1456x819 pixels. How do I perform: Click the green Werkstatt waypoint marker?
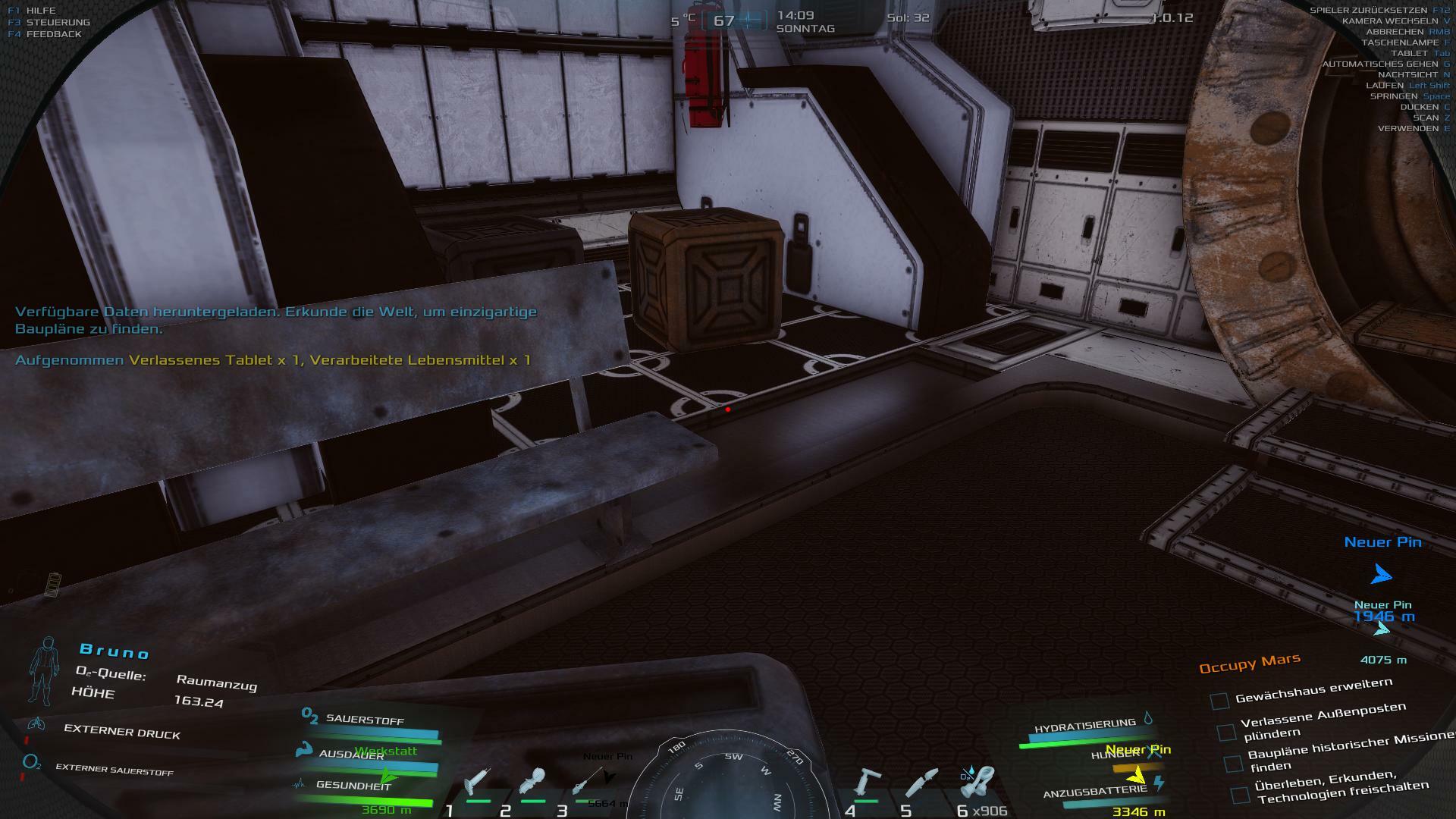(388, 776)
